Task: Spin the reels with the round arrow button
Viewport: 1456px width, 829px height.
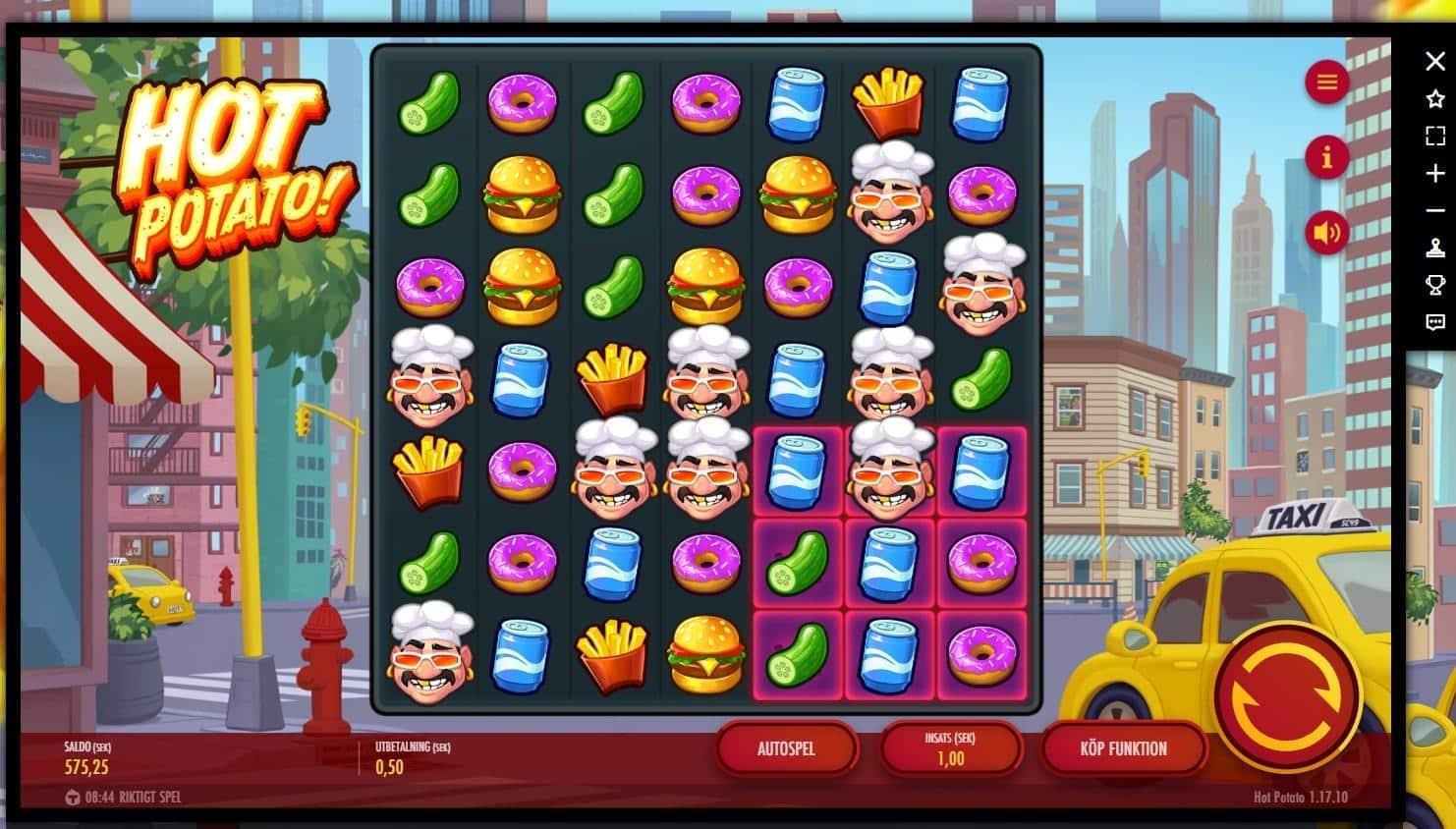Action: pyautogui.click(x=1285, y=695)
